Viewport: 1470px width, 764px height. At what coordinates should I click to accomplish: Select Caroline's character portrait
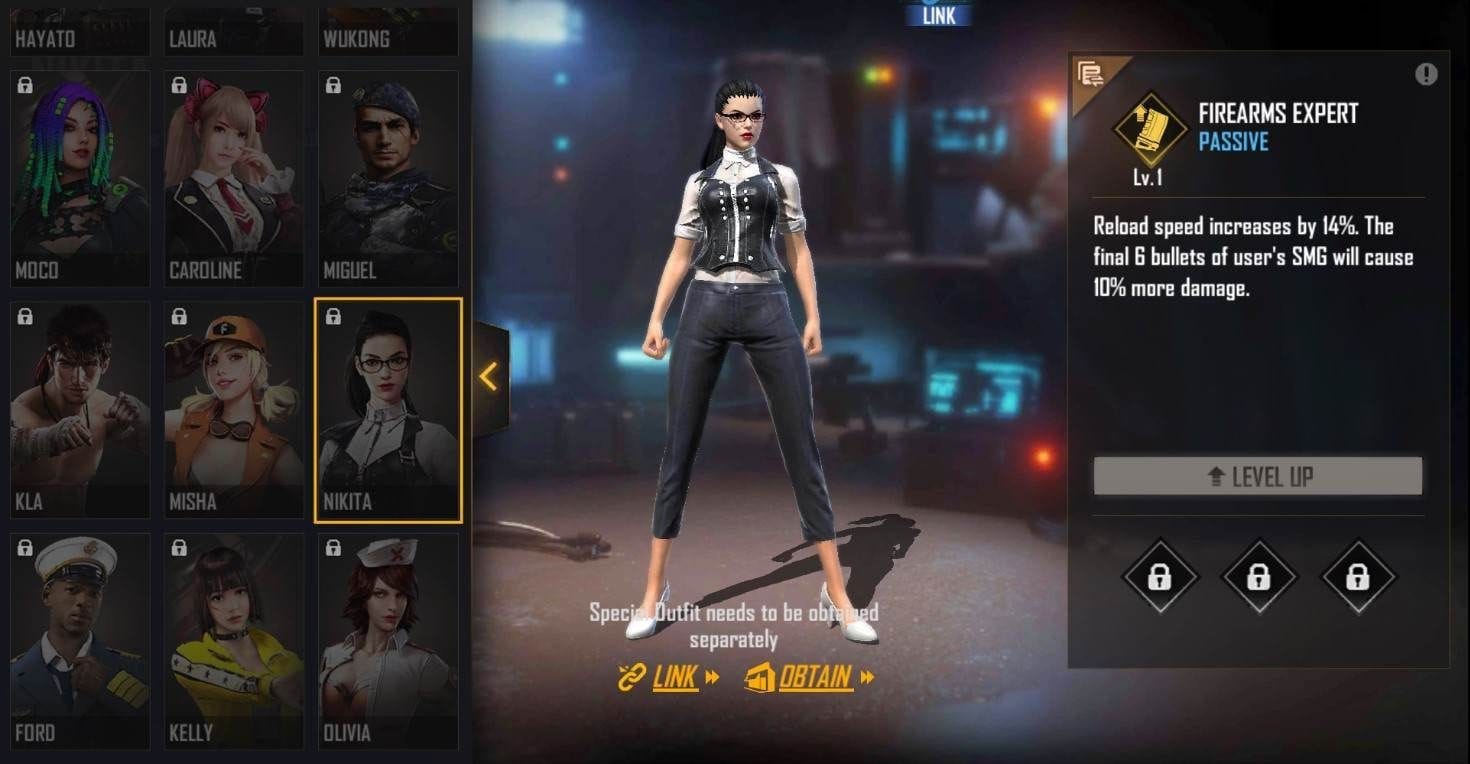click(234, 178)
